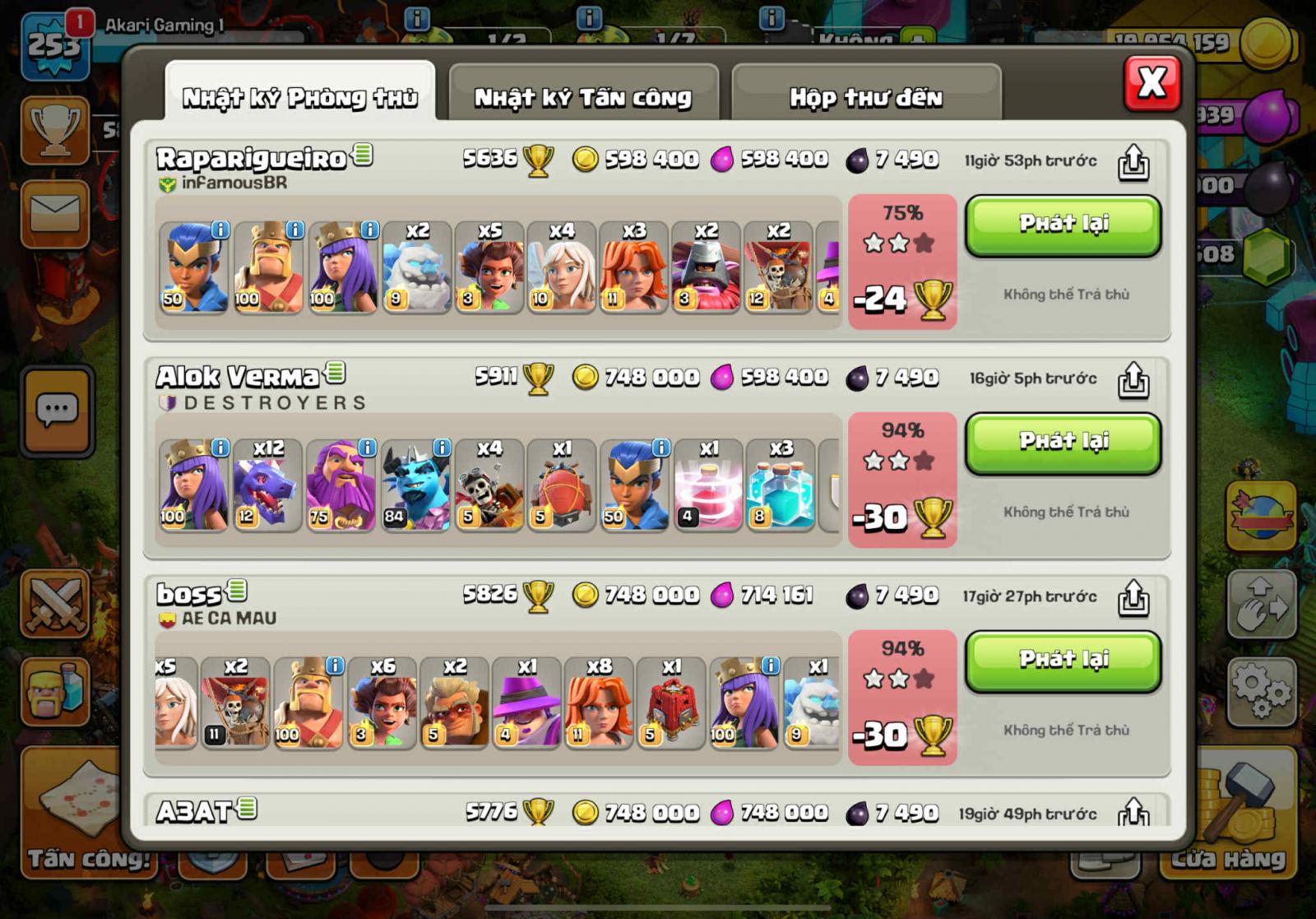Tap the info badge on the level 84 troop

click(442, 448)
